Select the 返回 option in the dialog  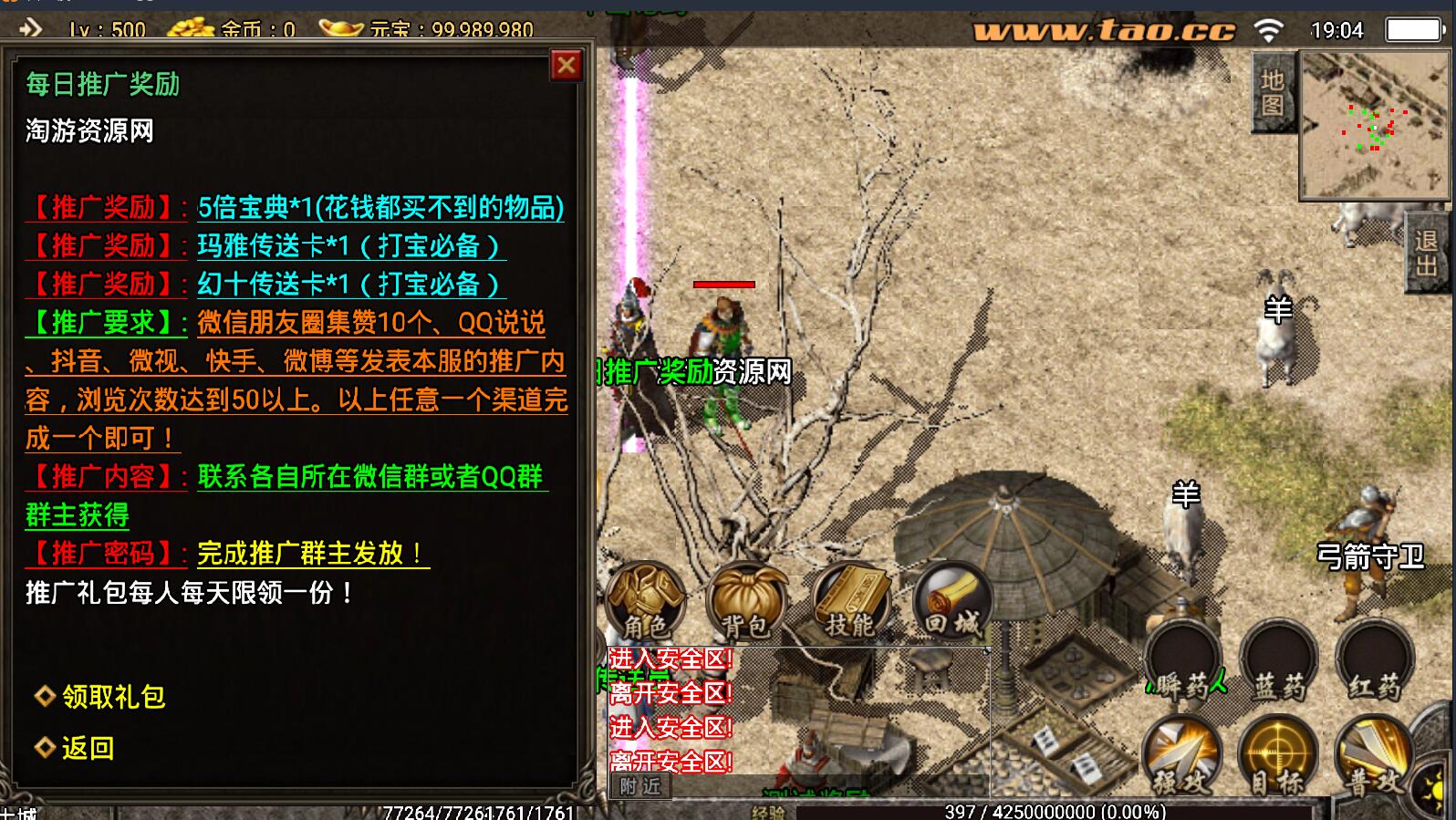[x=87, y=748]
